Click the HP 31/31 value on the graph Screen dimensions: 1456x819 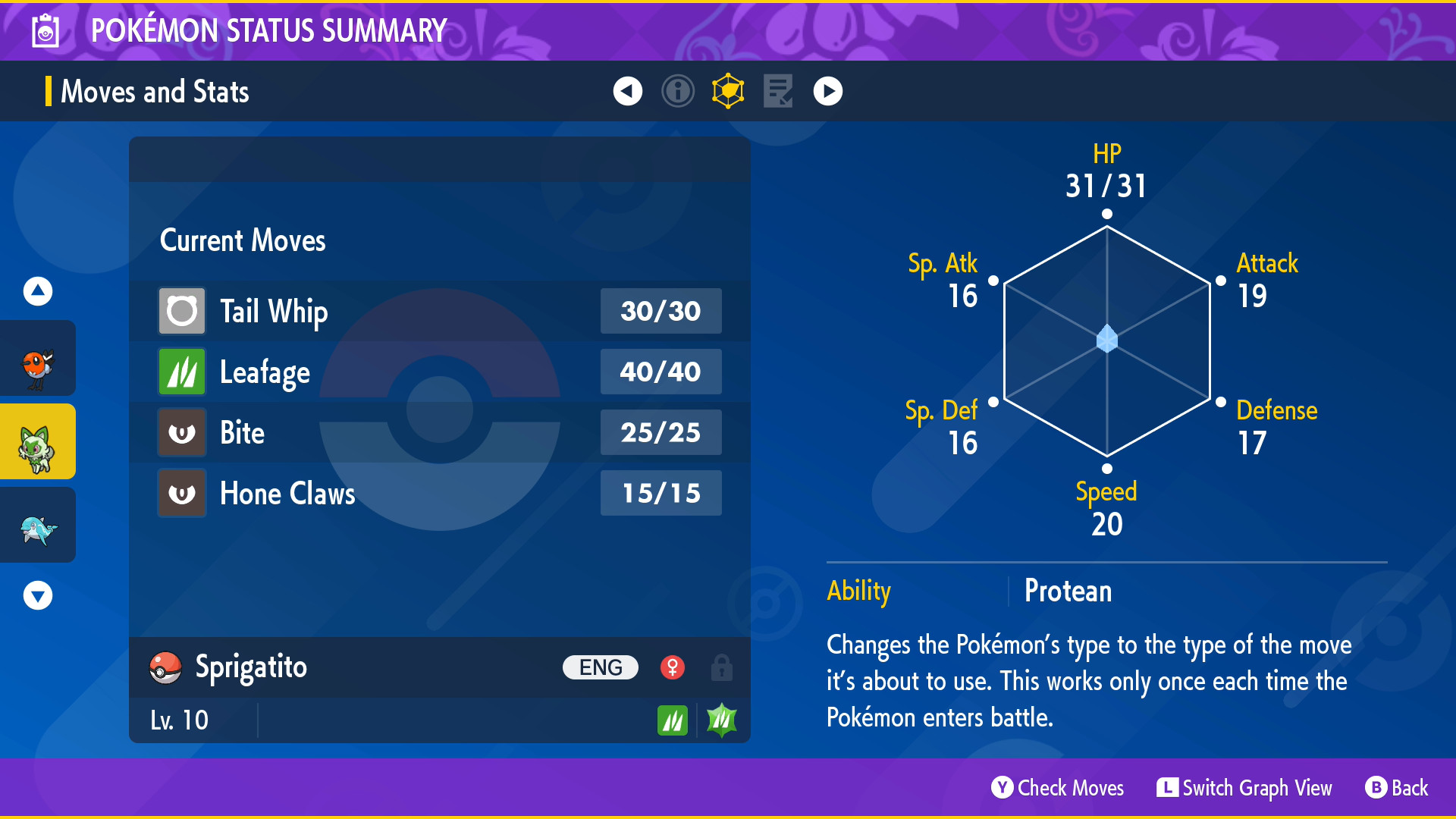pos(1106,184)
